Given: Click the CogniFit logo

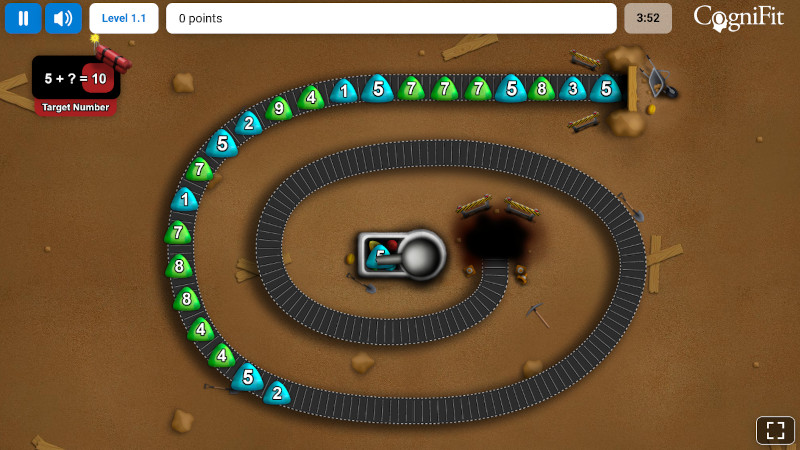Looking at the screenshot, I should pos(738,18).
